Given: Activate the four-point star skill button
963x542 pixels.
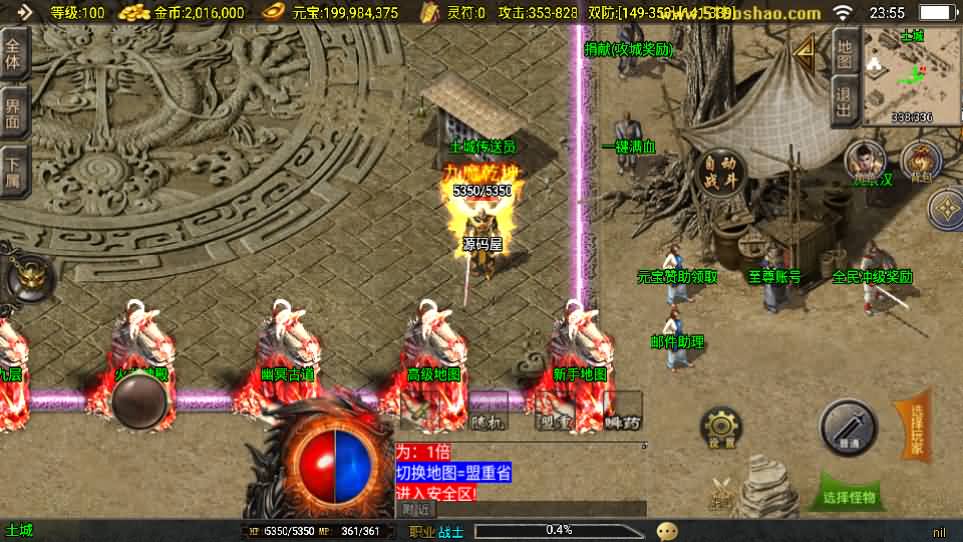Looking at the screenshot, I should tap(945, 209).
